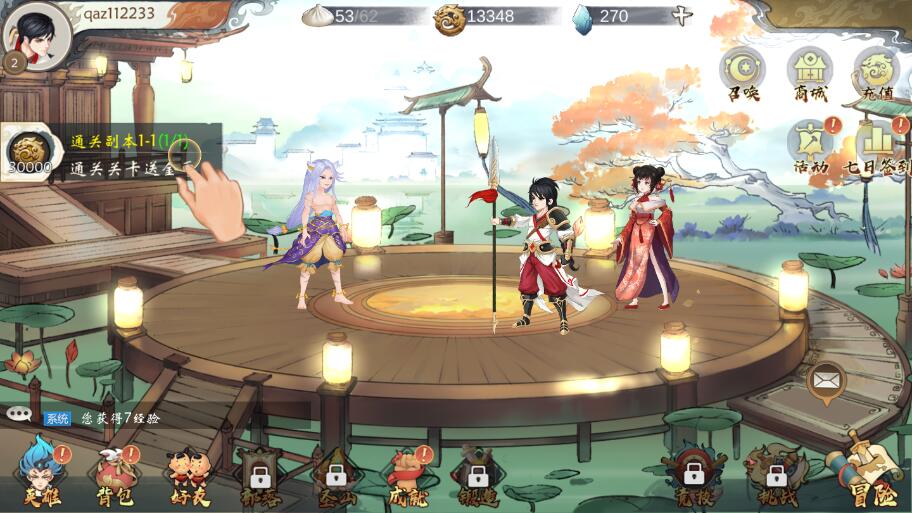
Task: Open the mail envelope icon
Action: 825,380
